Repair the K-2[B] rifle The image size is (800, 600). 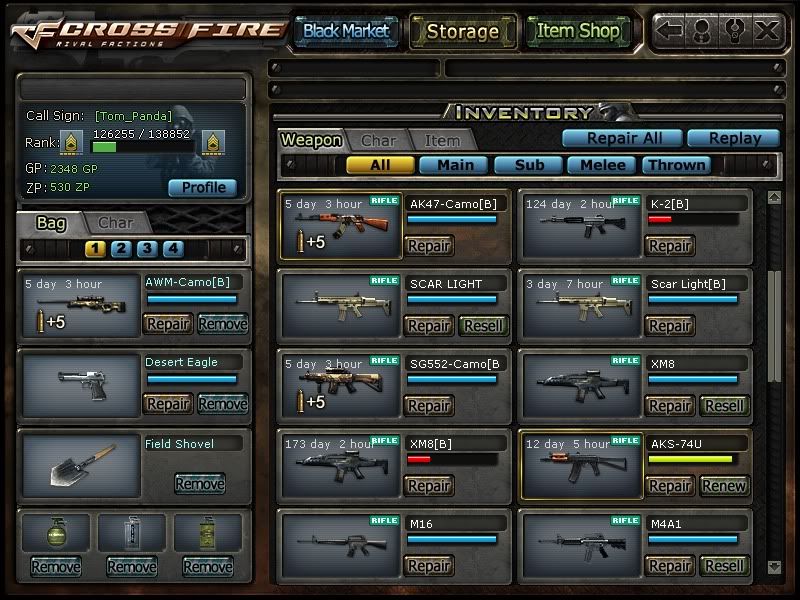pos(669,246)
